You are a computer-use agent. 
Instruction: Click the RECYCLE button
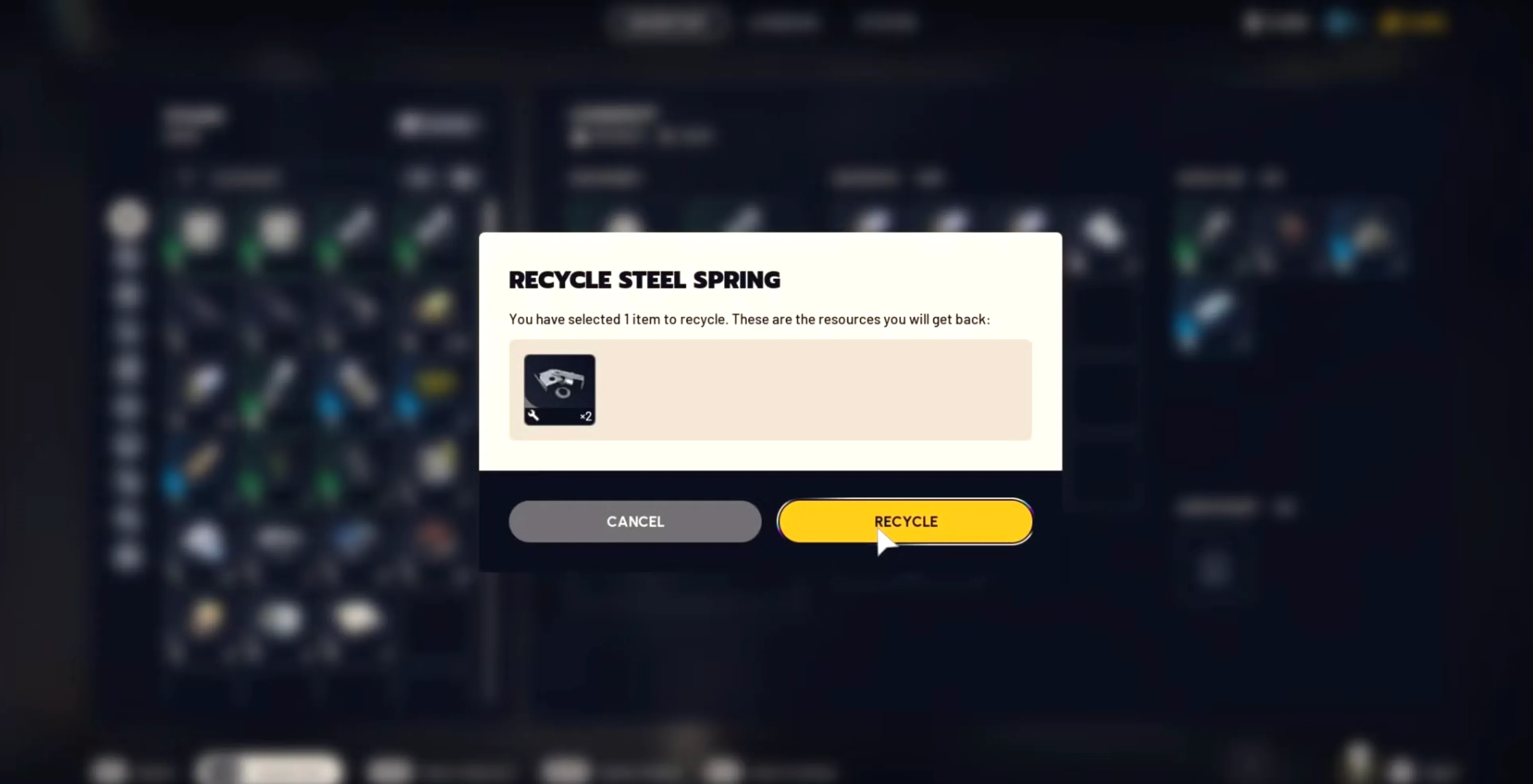[905, 521]
